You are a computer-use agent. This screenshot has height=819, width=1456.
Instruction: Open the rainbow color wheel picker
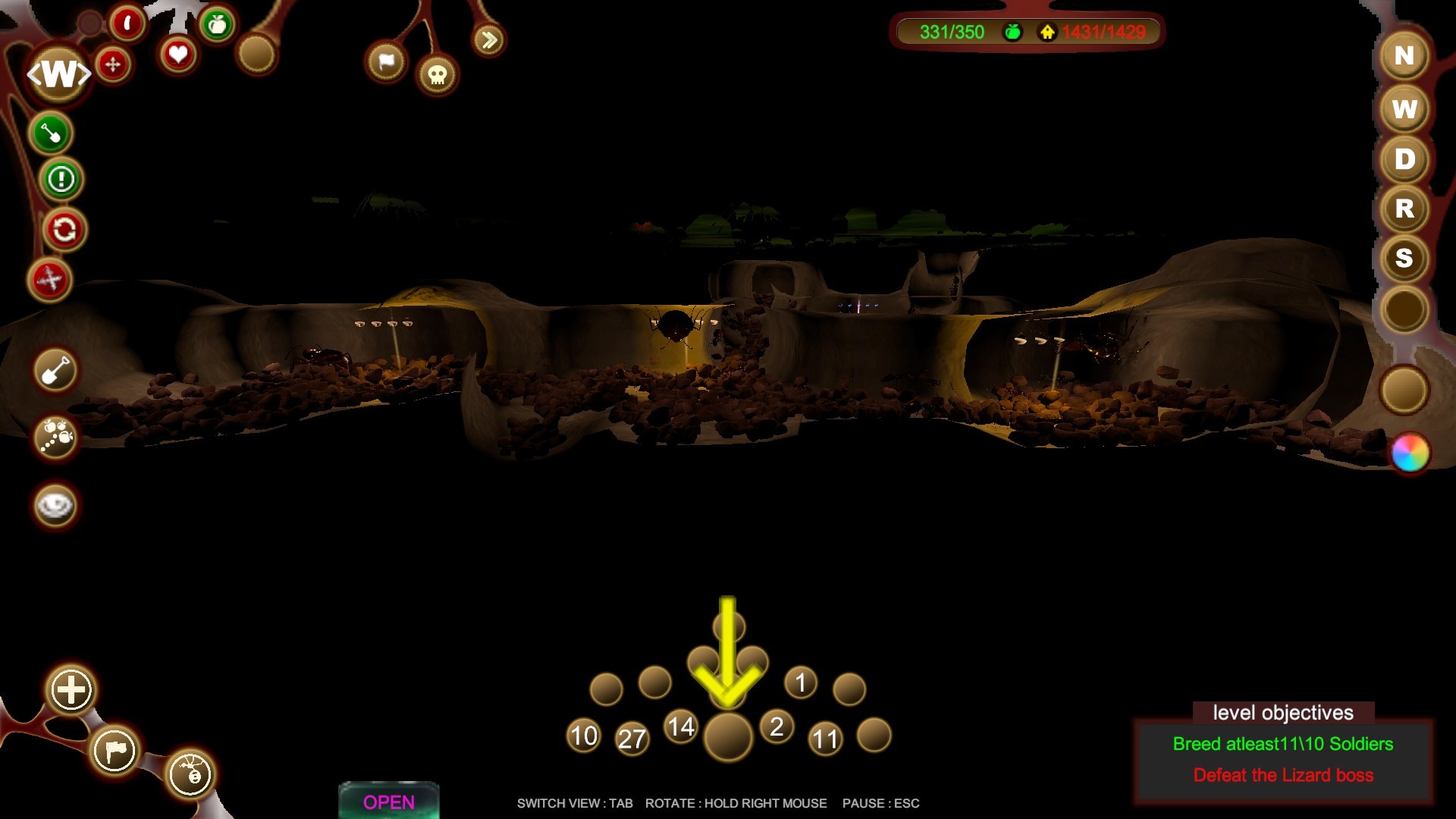pos(1410,453)
